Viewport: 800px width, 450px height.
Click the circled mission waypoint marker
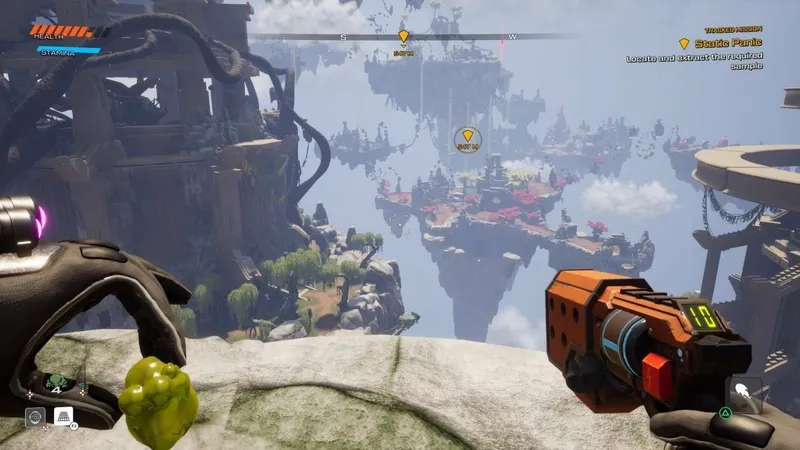[x=467, y=139]
